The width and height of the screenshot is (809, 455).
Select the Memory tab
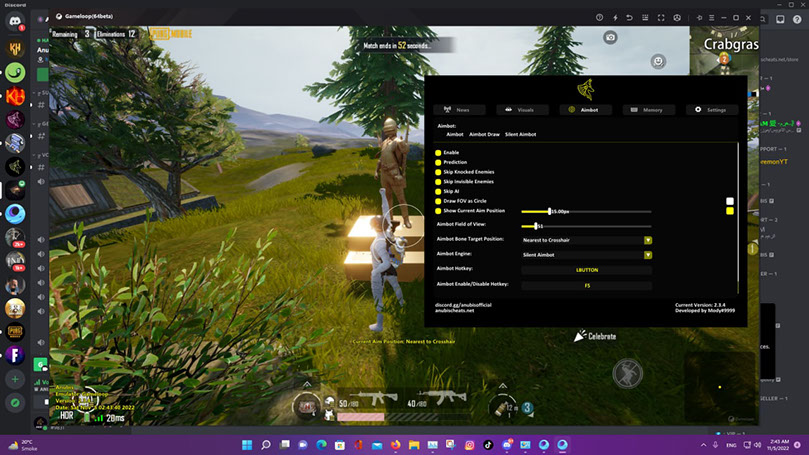coord(648,109)
